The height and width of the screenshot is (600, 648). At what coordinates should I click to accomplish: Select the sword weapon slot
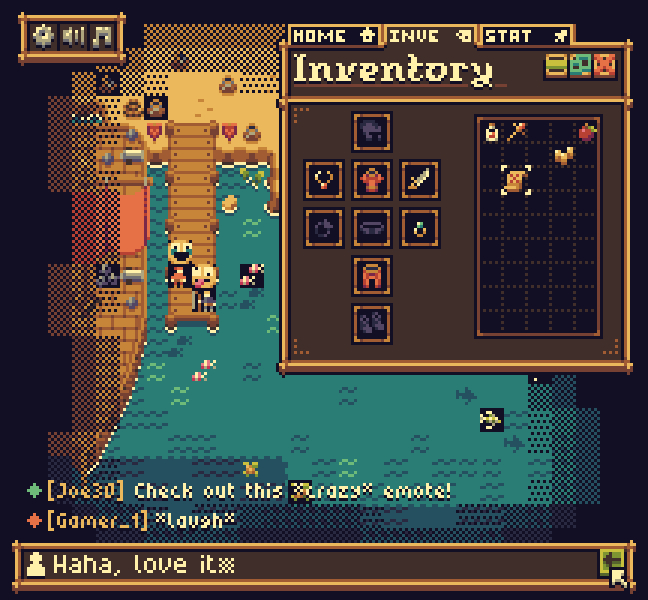point(420,180)
